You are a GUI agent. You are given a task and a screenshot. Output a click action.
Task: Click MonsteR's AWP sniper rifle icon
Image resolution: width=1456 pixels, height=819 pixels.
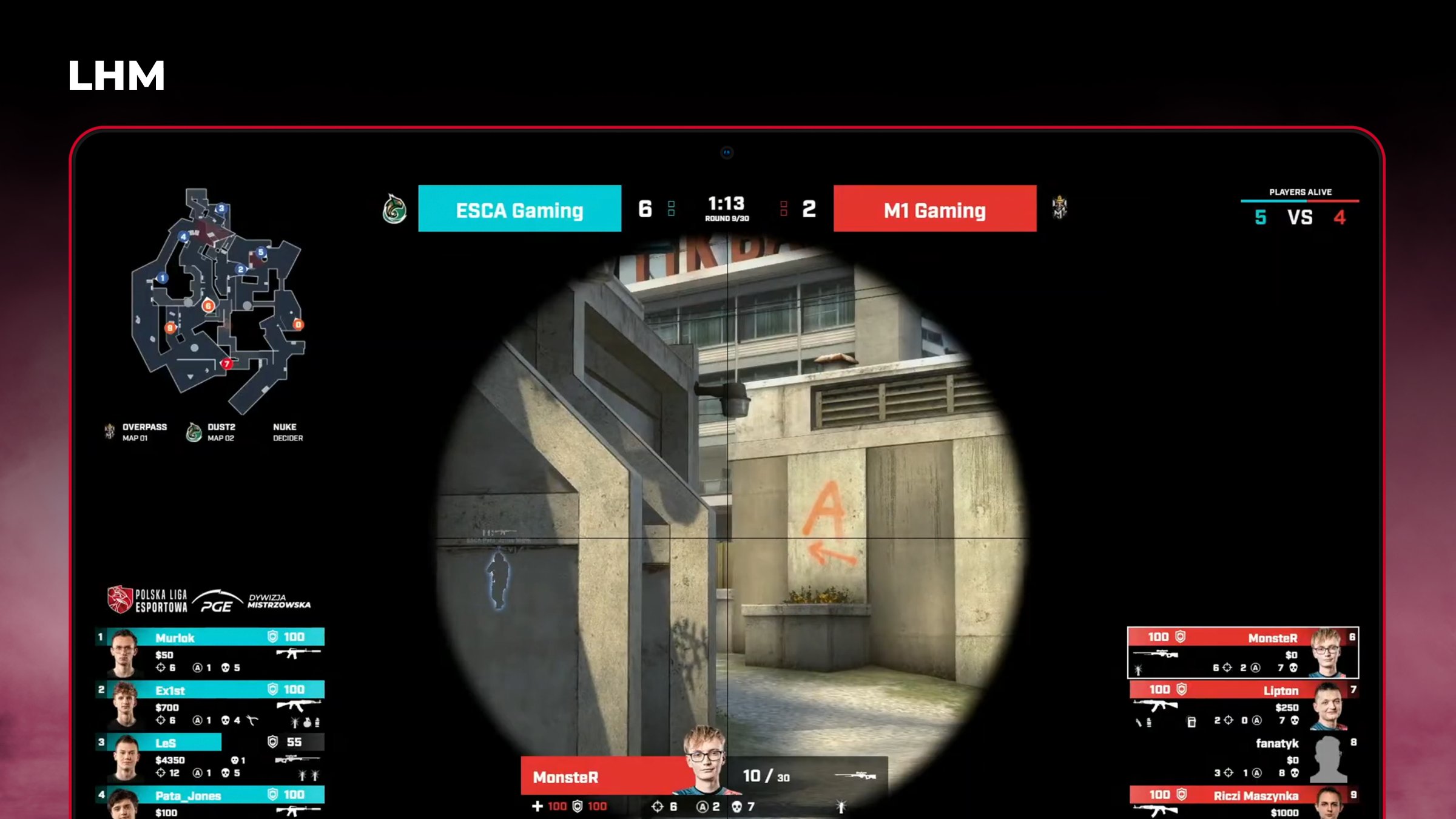coord(1156,653)
